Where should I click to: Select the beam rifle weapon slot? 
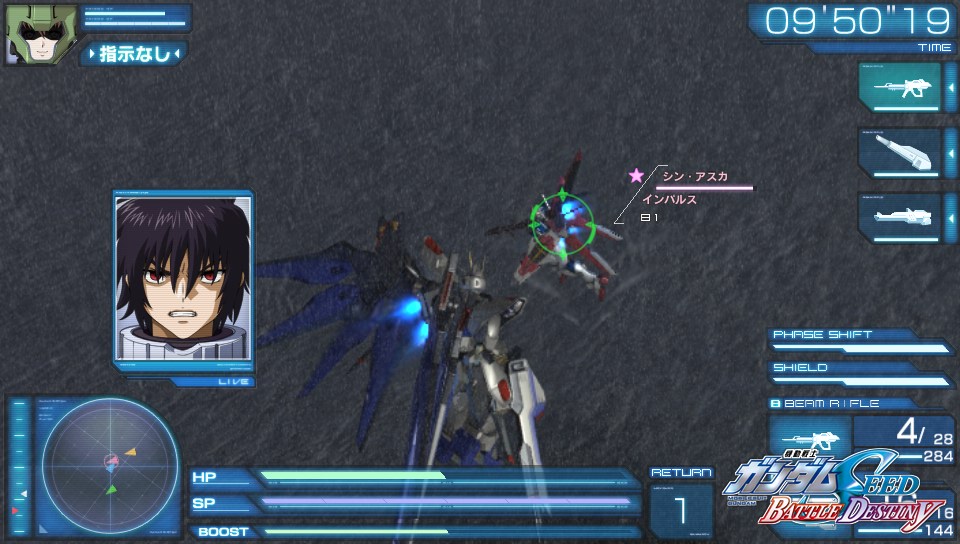click(899, 88)
